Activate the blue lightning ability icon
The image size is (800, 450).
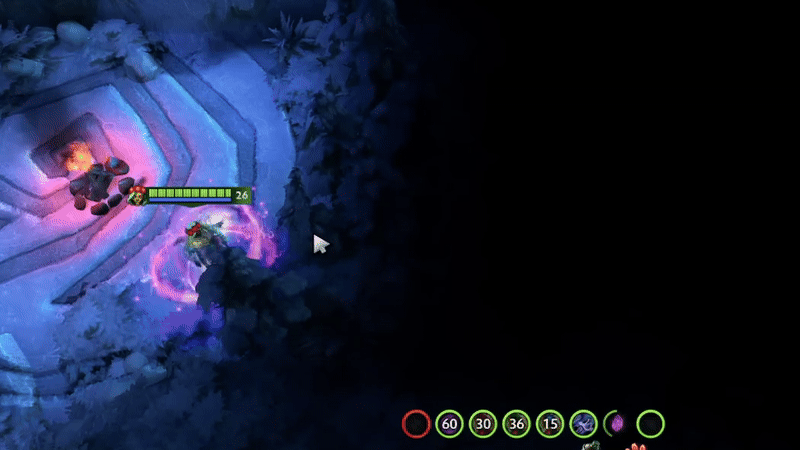(583, 424)
